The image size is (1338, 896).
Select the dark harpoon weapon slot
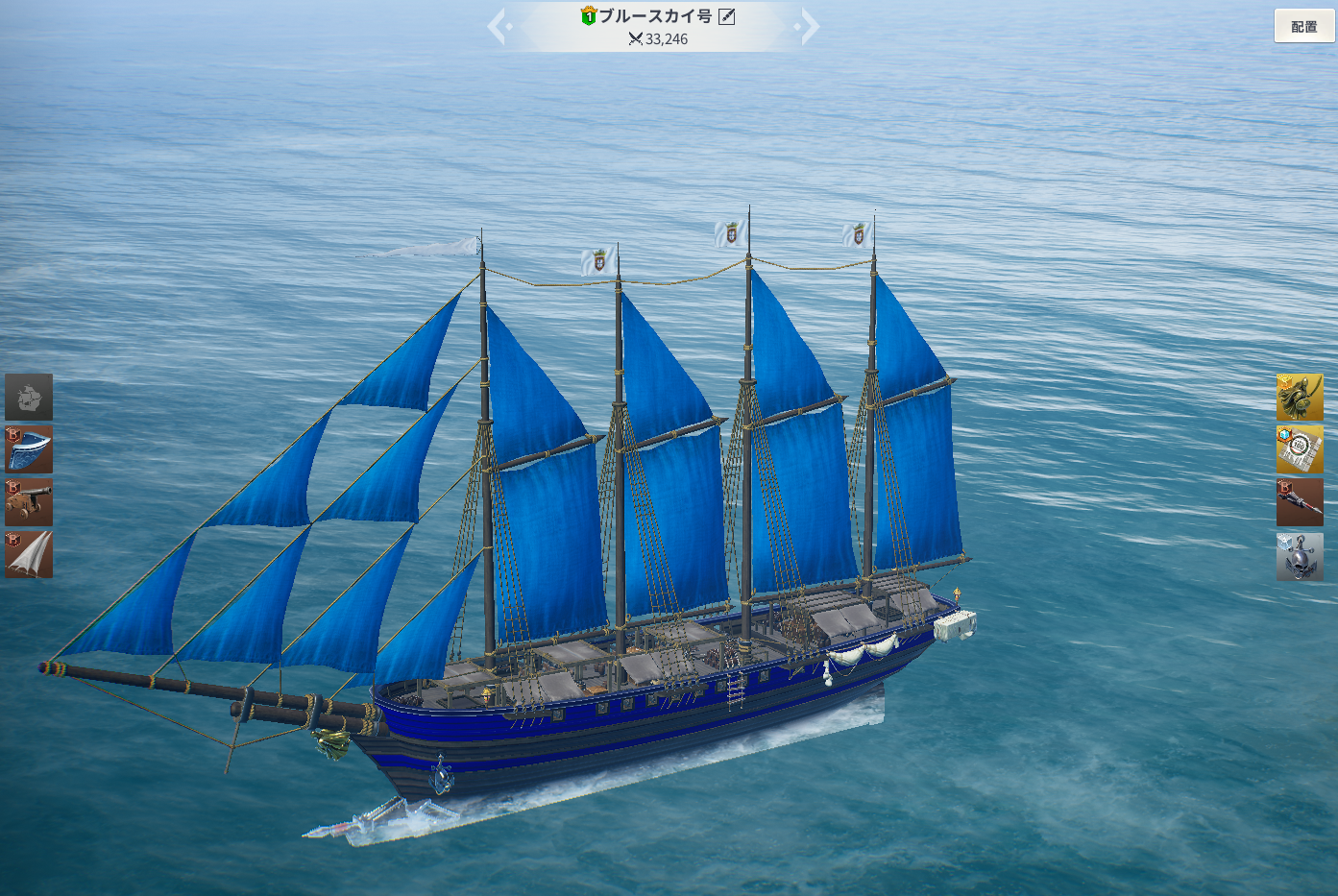click(x=1300, y=502)
